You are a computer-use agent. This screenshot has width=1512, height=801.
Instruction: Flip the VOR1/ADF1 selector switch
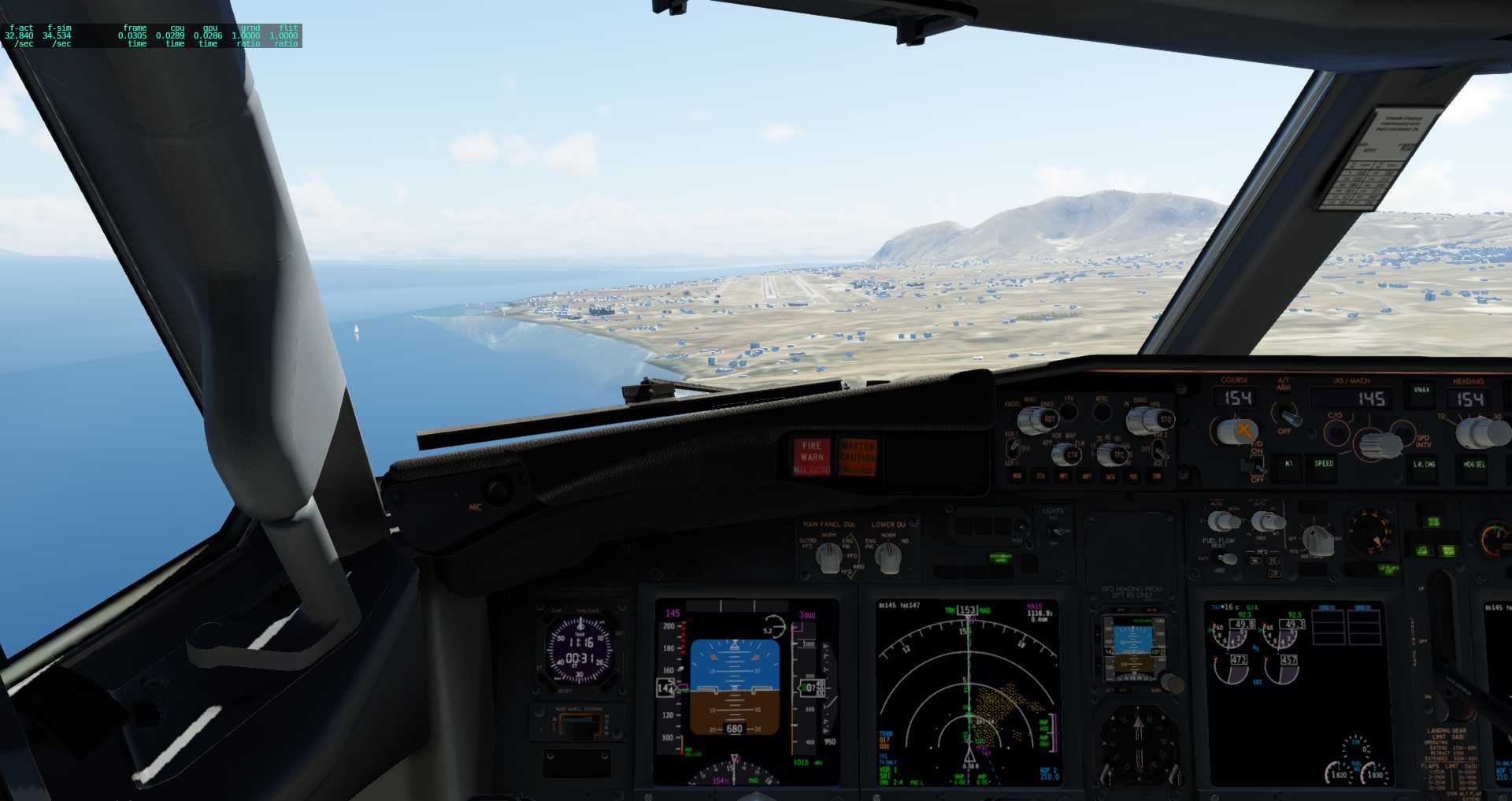1012,447
